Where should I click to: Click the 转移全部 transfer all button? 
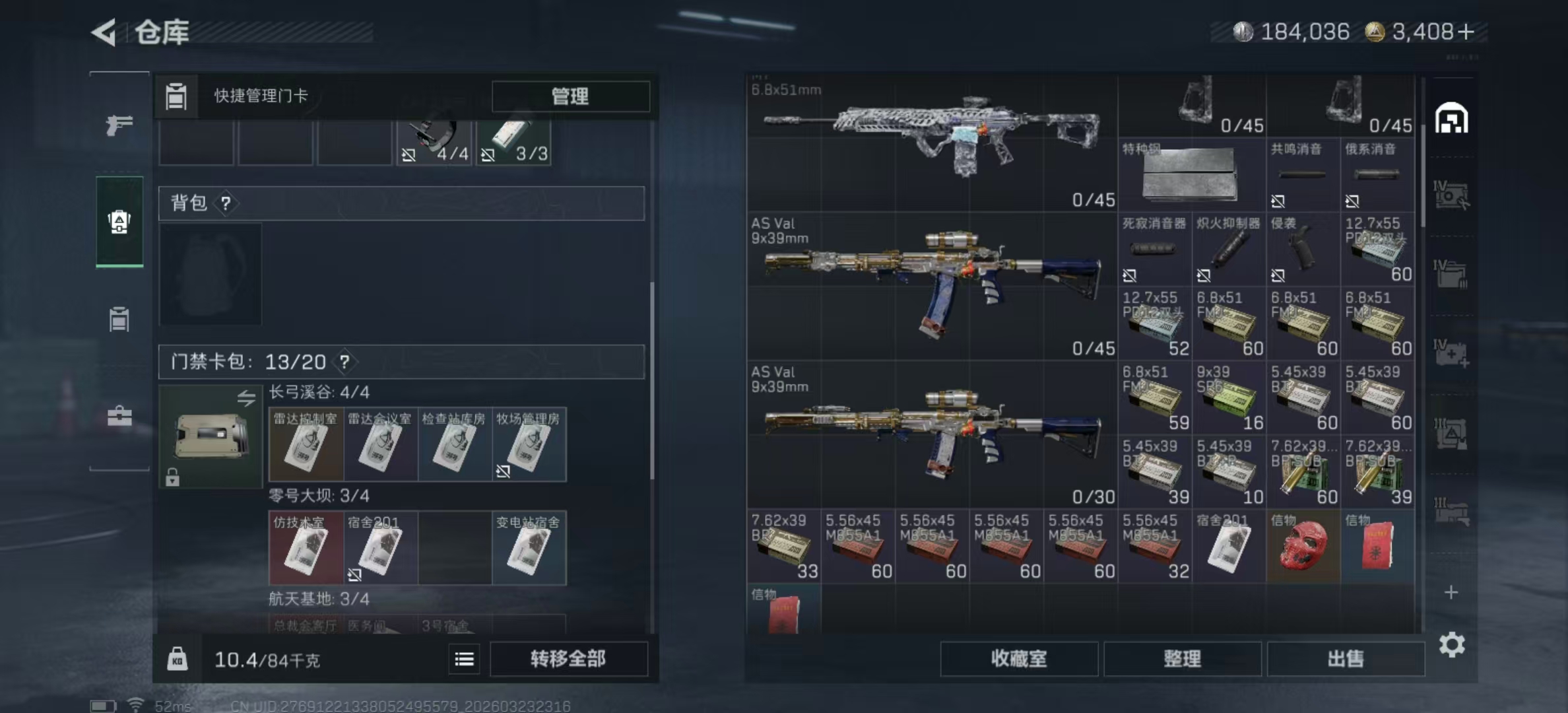point(568,658)
